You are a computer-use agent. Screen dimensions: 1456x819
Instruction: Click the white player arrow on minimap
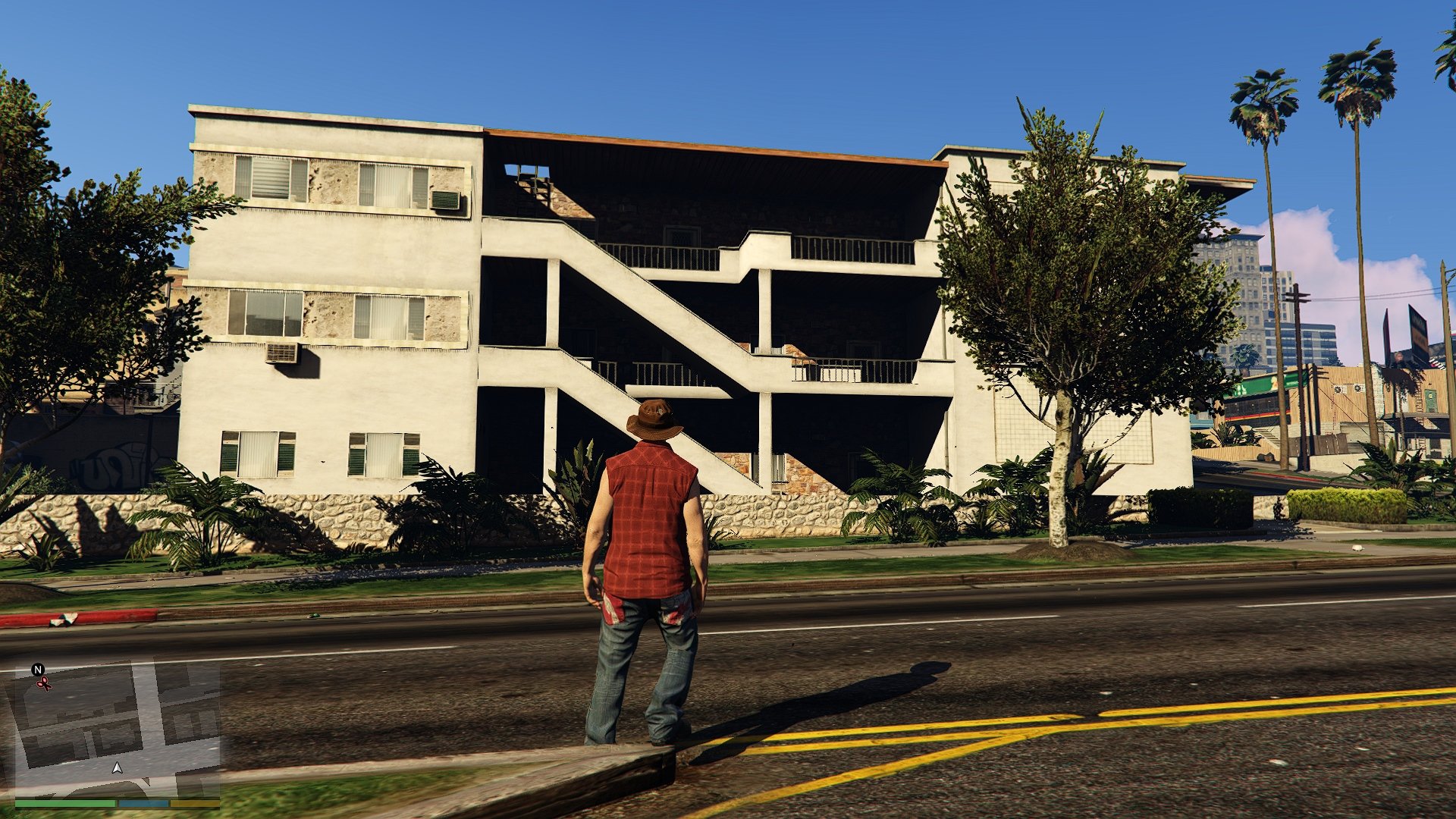(x=117, y=768)
